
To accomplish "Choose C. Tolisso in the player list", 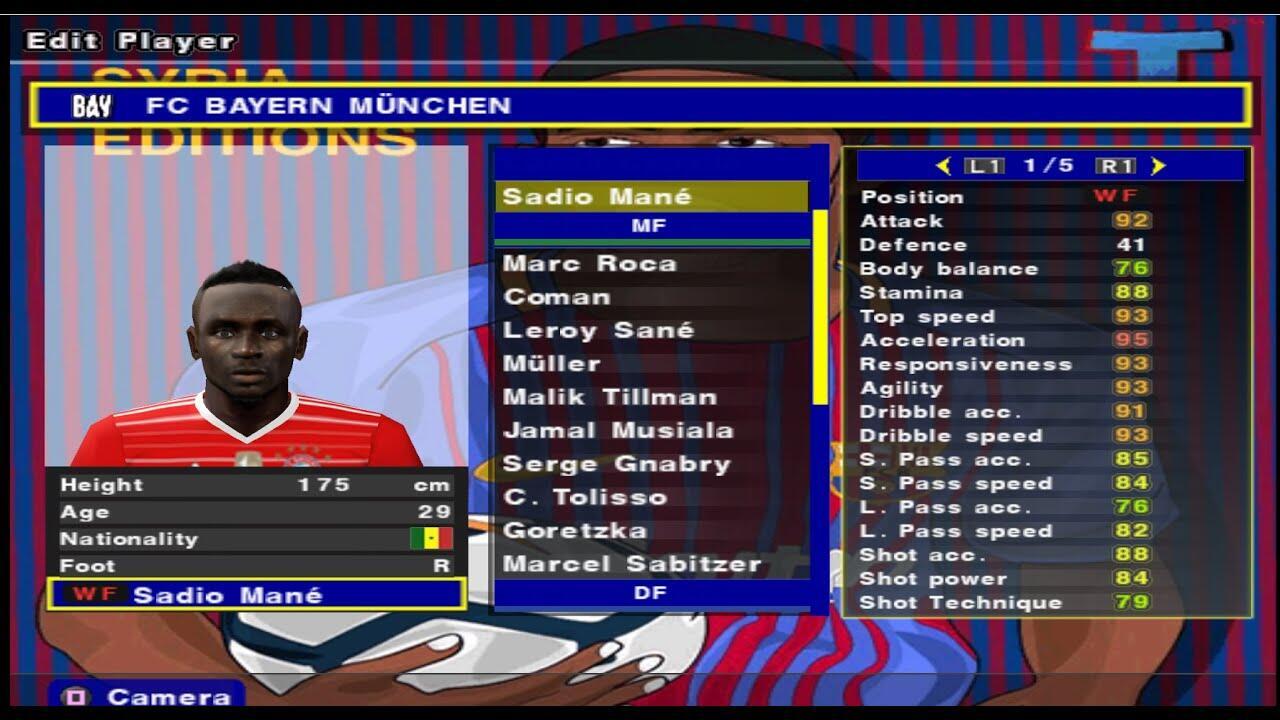I will 585,497.
